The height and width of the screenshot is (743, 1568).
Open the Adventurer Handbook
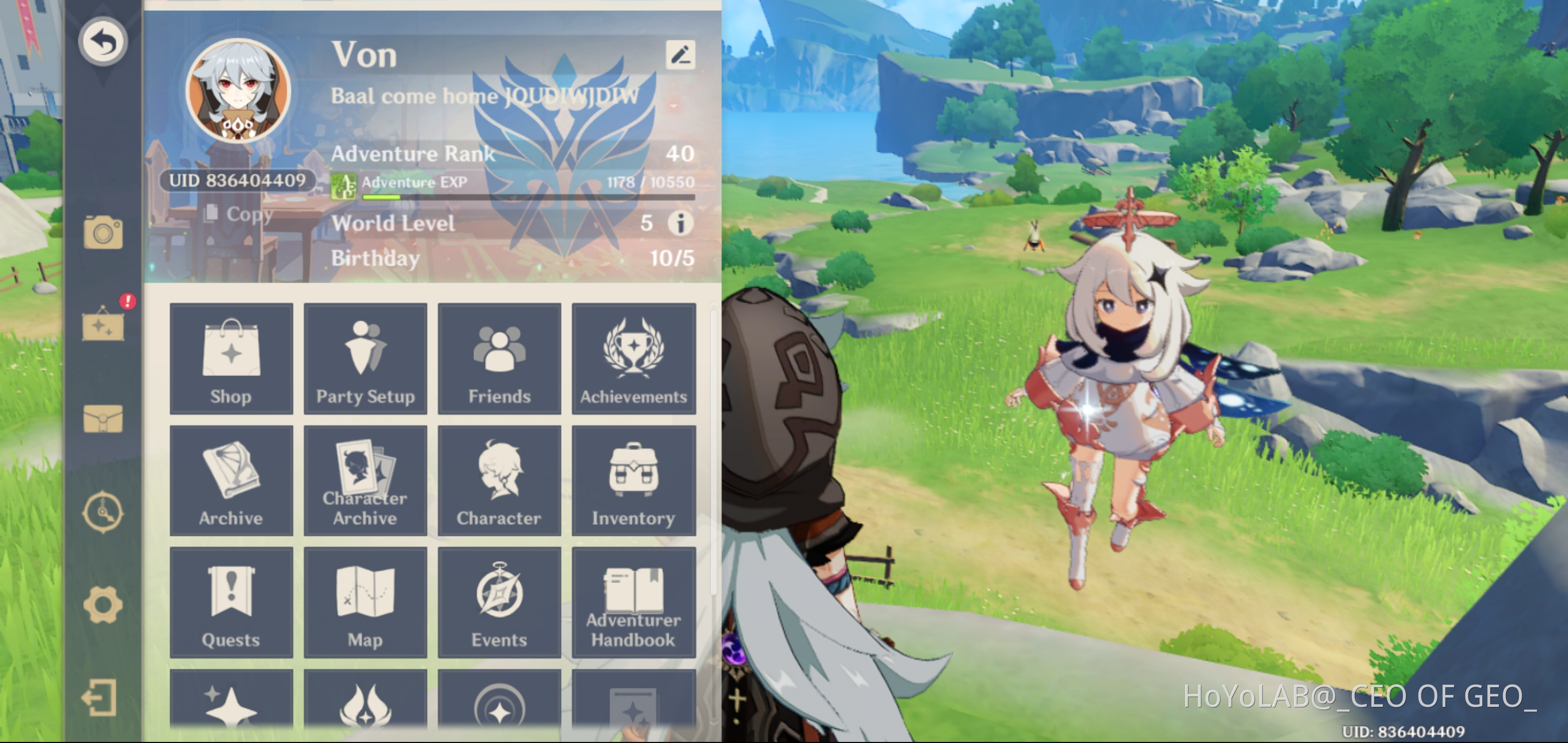click(634, 603)
